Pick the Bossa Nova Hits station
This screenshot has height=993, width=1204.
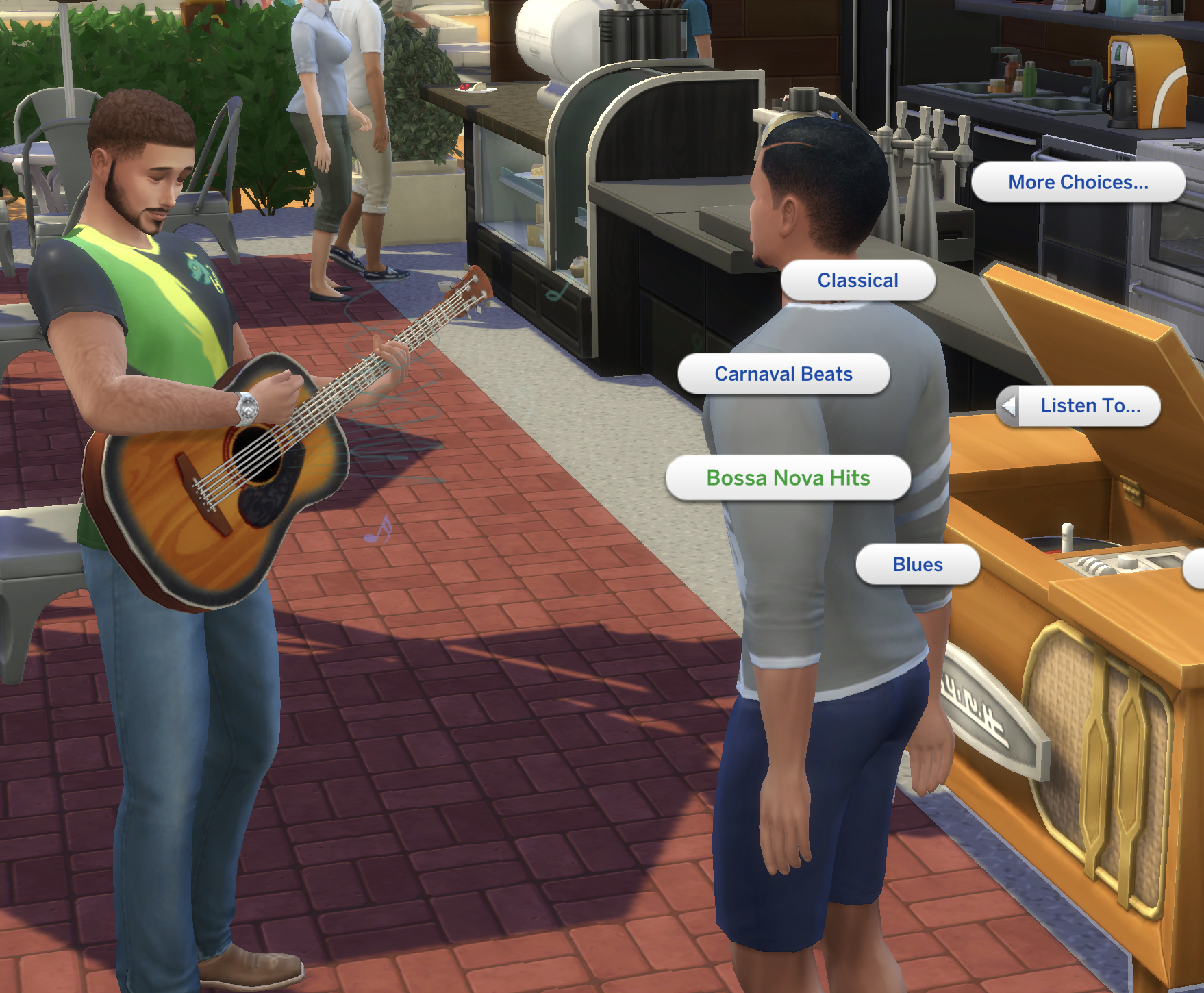[x=788, y=477]
